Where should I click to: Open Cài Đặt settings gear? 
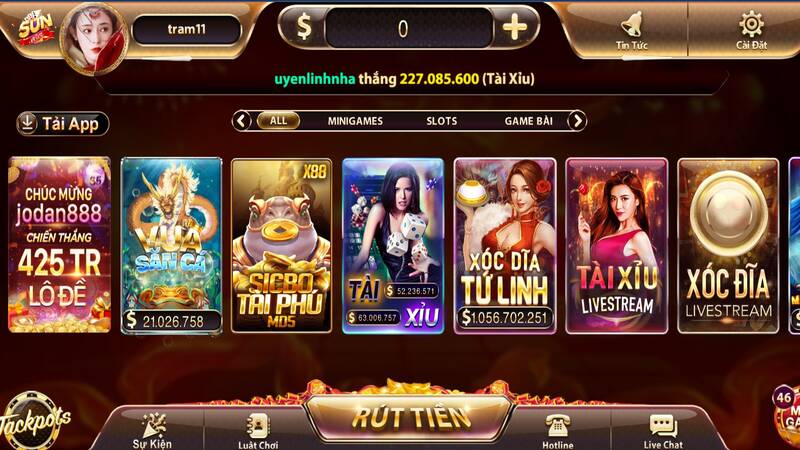(x=751, y=29)
